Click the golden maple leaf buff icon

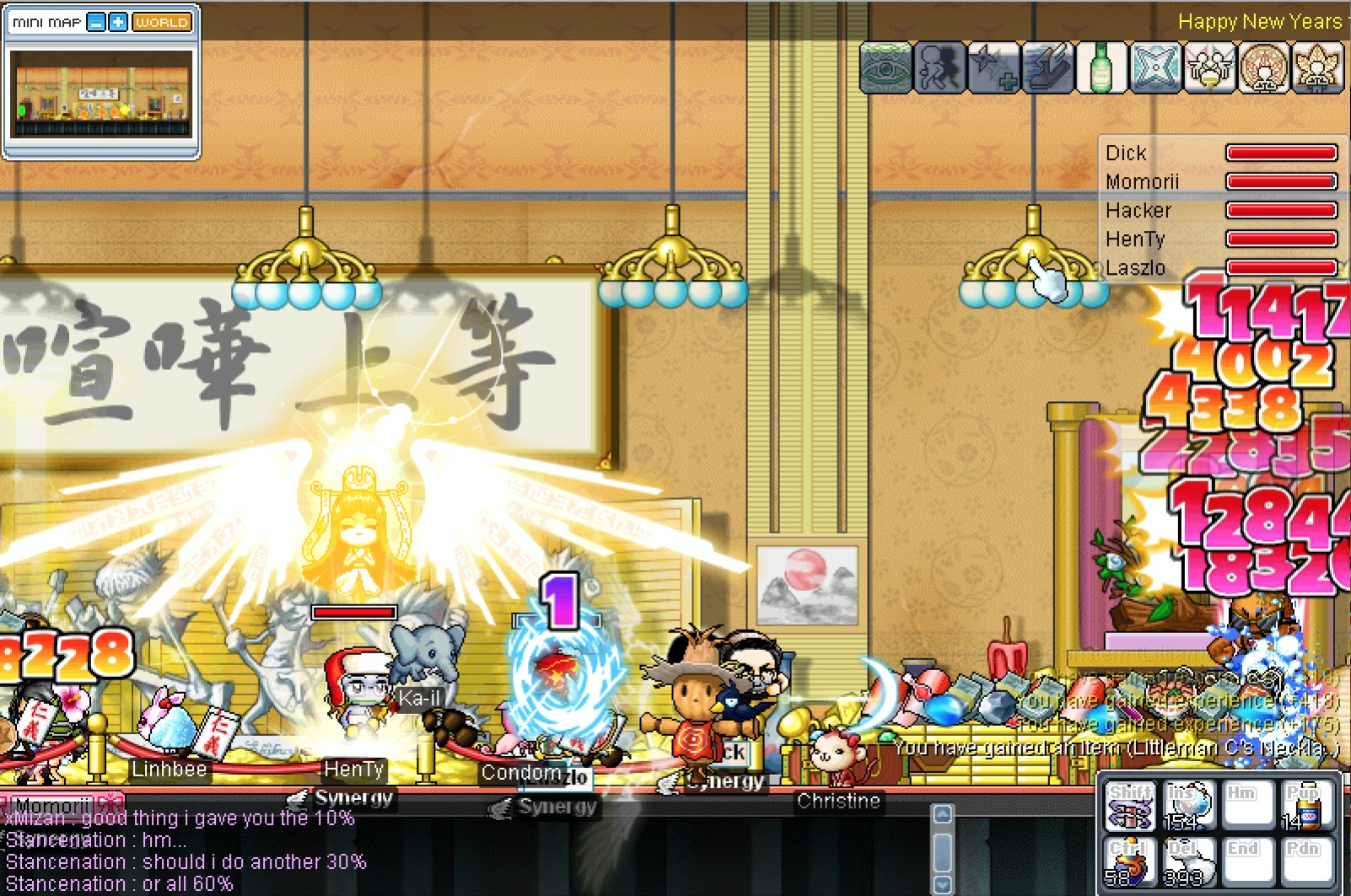click(1316, 67)
